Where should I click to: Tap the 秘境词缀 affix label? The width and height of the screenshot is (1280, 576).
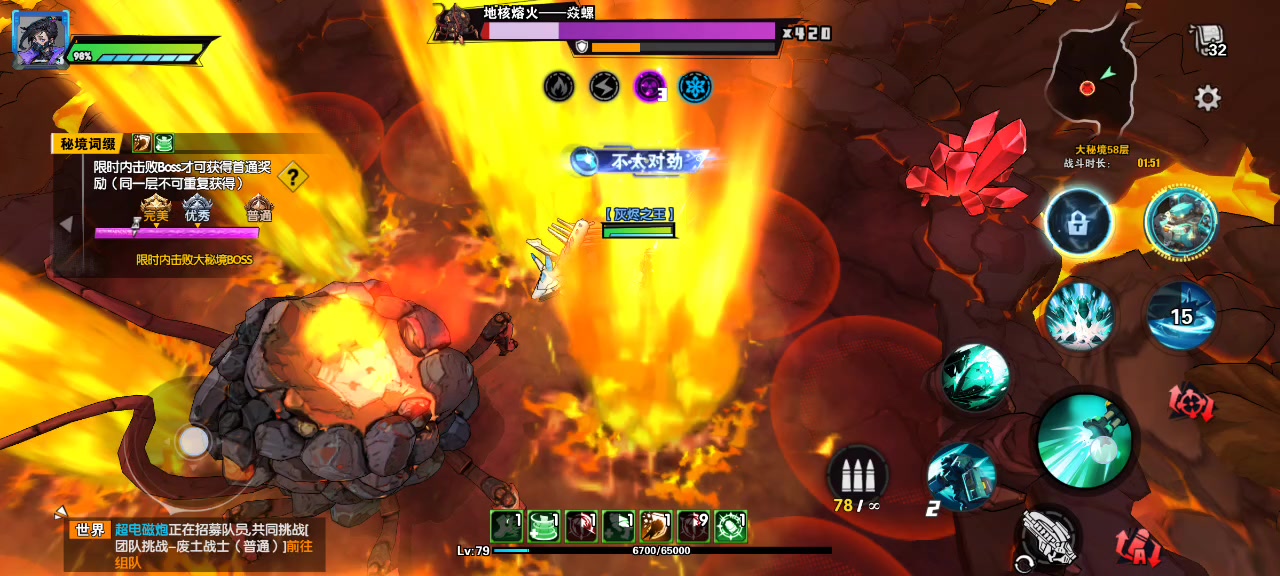click(88, 144)
